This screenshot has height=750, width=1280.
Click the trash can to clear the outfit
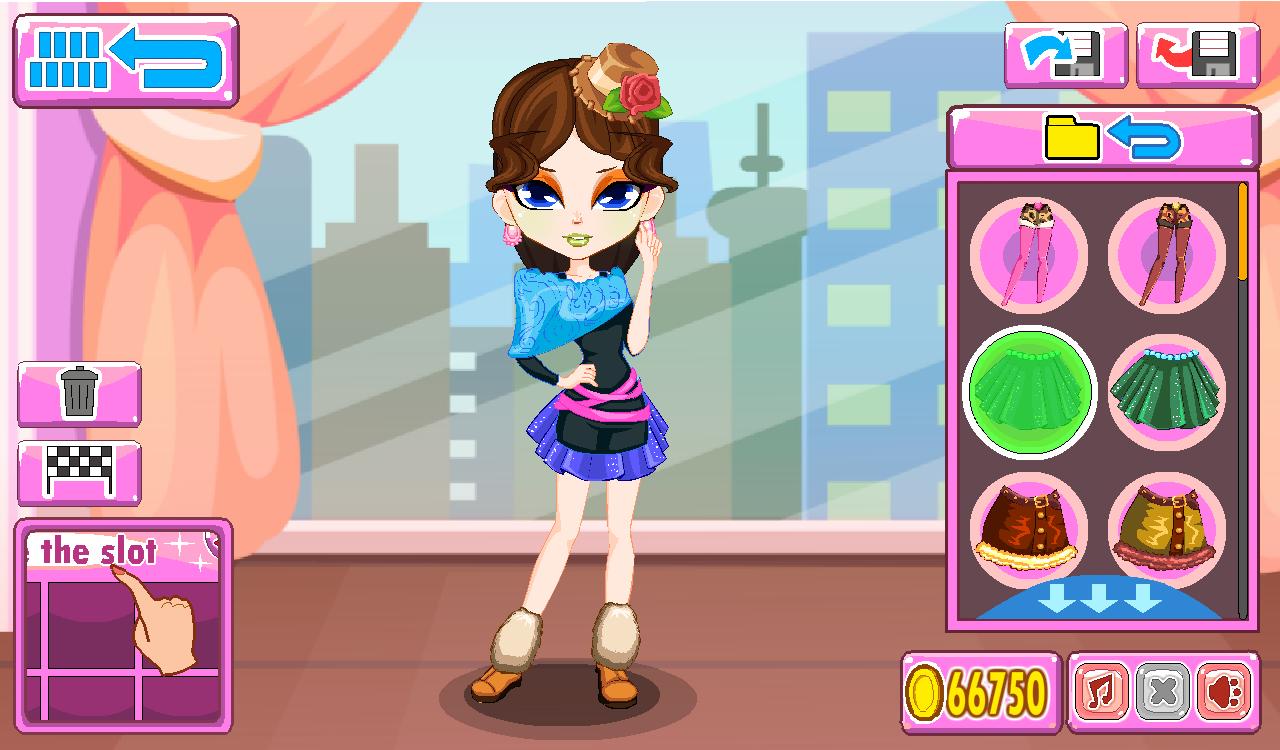click(80, 393)
